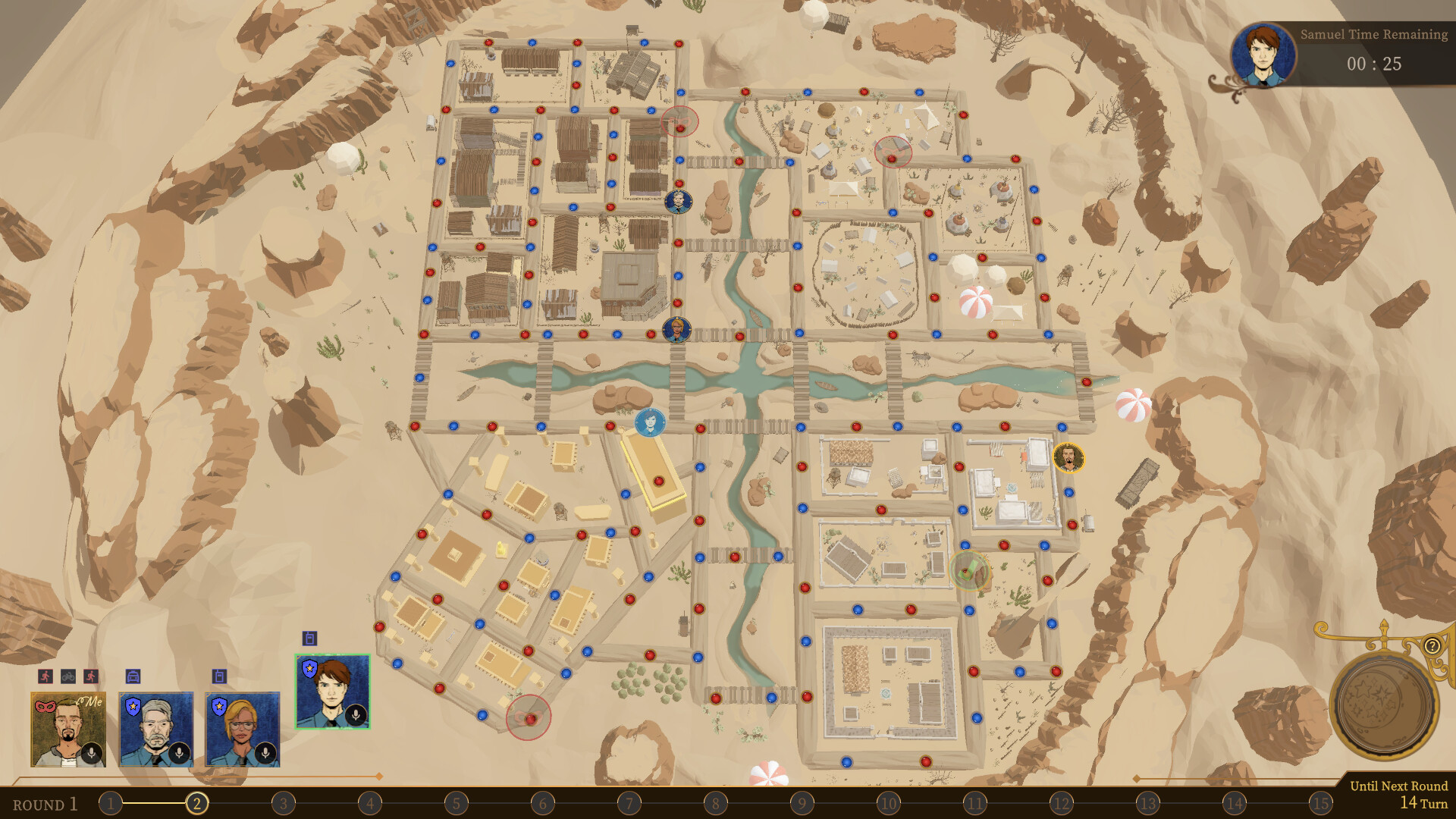Screen dimensions: 1456x819
Task: Mute your own microphone on Me portrait
Action: (x=92, y=753)
